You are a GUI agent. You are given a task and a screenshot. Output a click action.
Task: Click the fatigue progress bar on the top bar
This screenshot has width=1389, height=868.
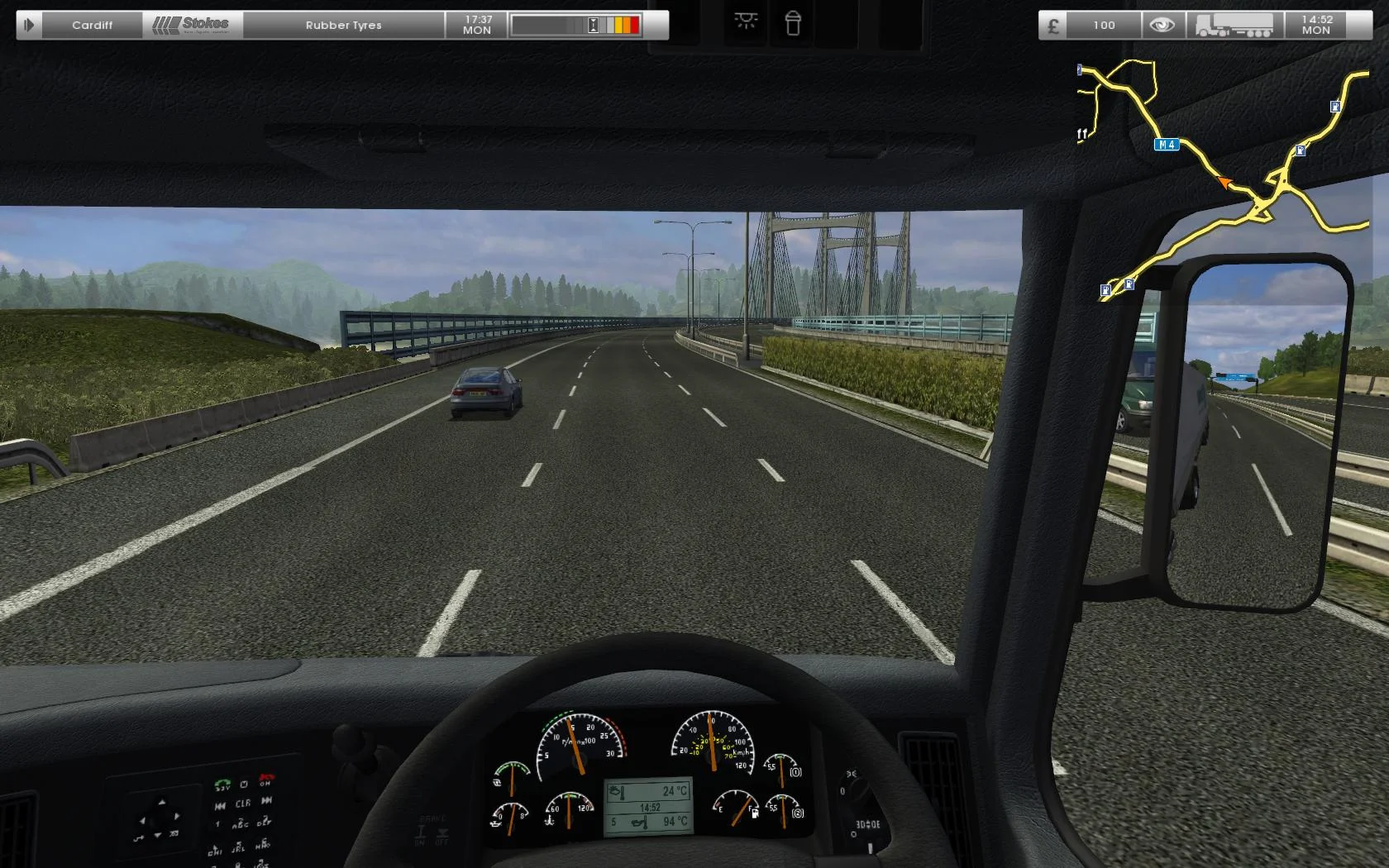[x=576, y=24]
